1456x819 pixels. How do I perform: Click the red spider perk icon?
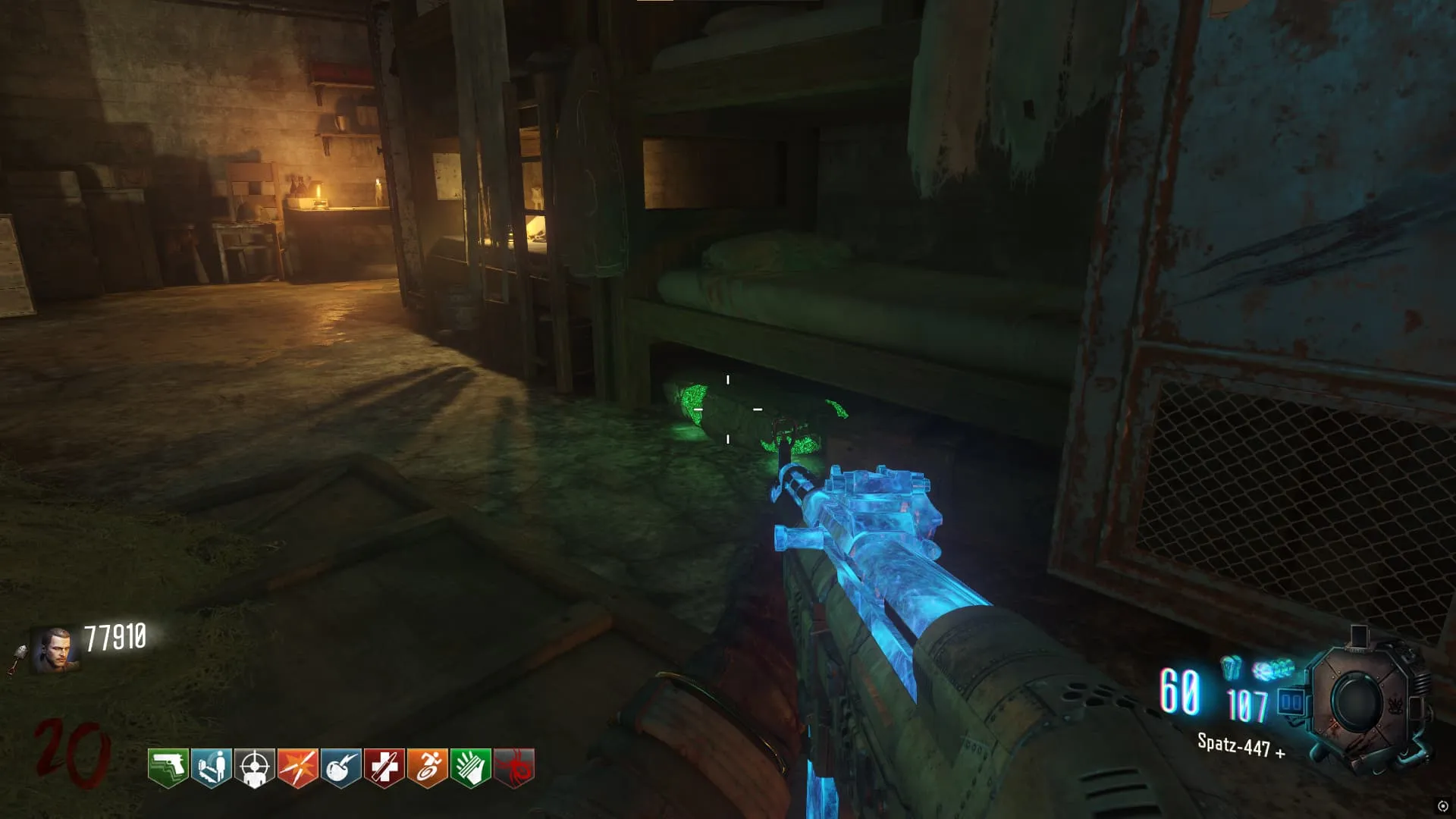click(x=513, y=768)
